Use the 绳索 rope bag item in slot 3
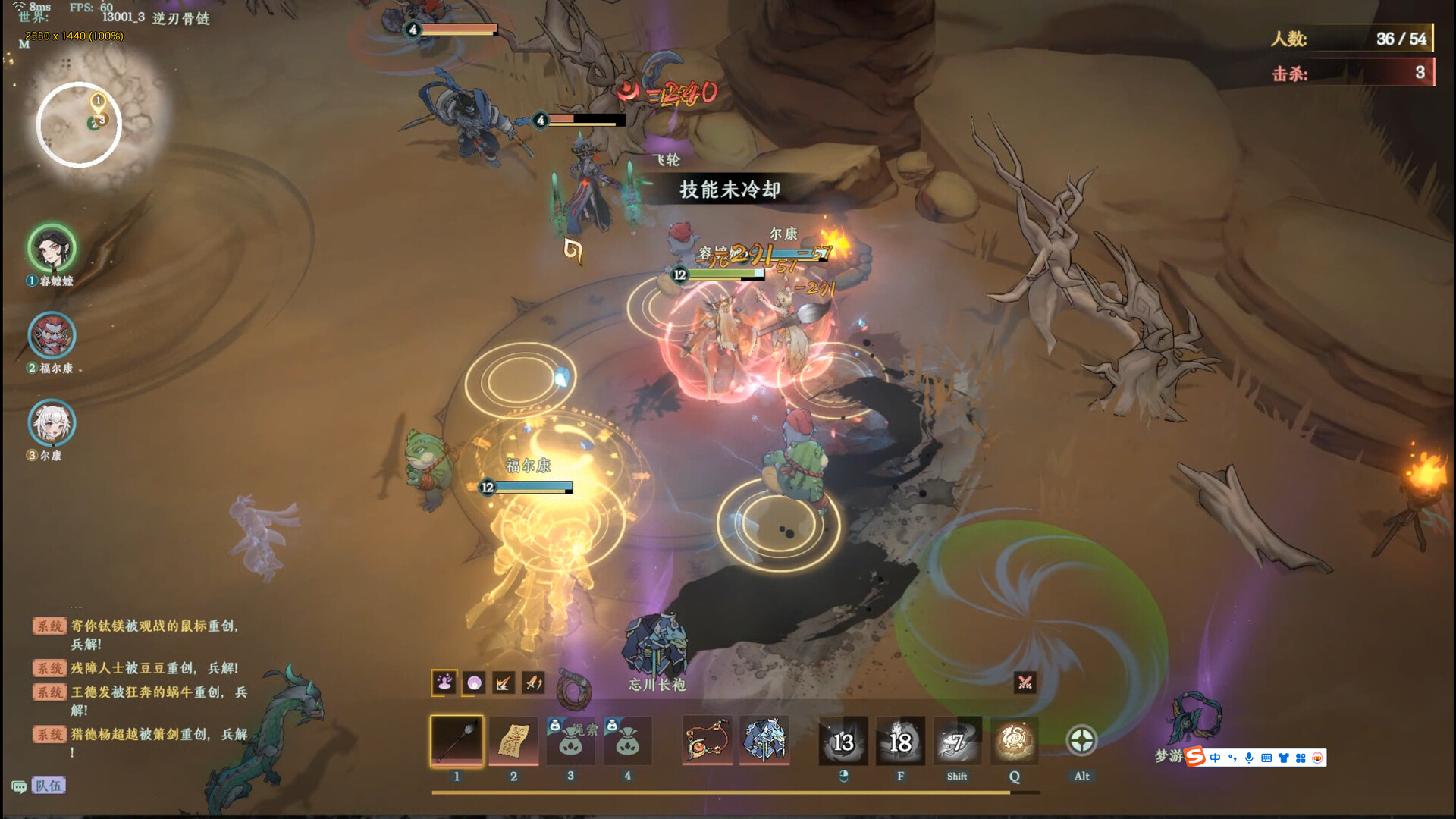The width and height of the screenshot is (1456, 819). pos(571,742)
